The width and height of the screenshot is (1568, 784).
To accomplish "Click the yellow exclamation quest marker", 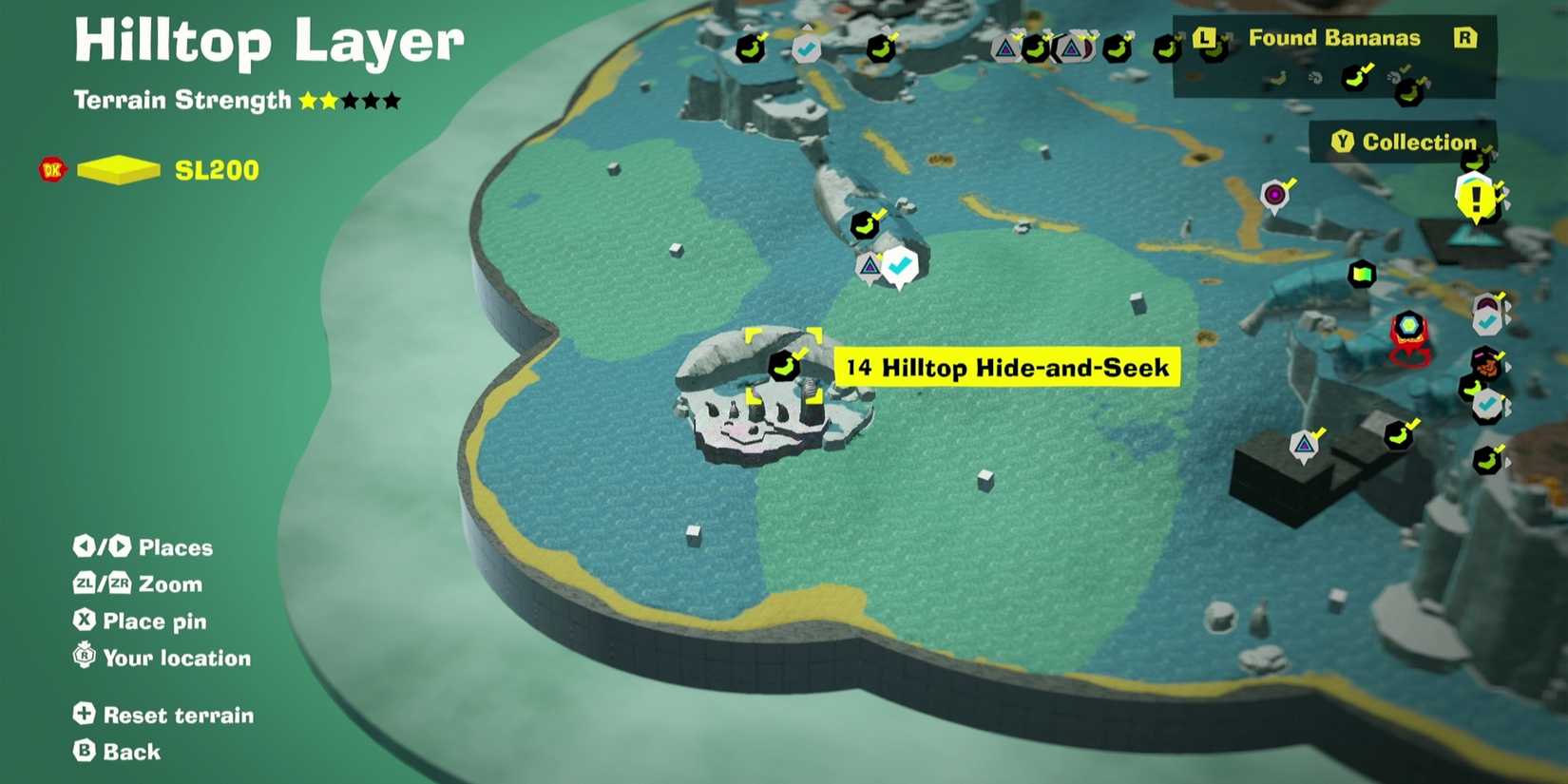I will click(1475, 197).
